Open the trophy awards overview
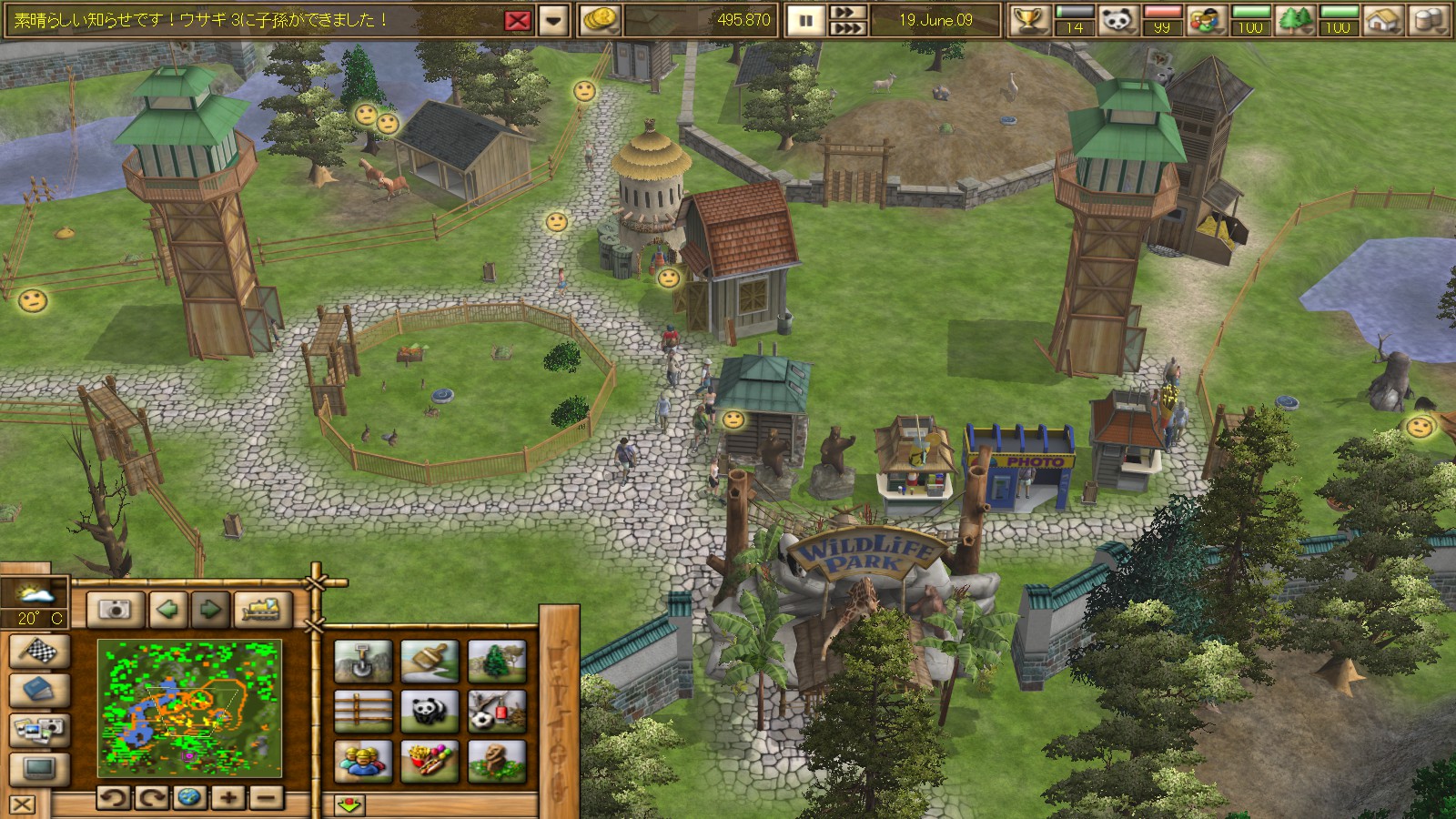 click(1029, 19)
